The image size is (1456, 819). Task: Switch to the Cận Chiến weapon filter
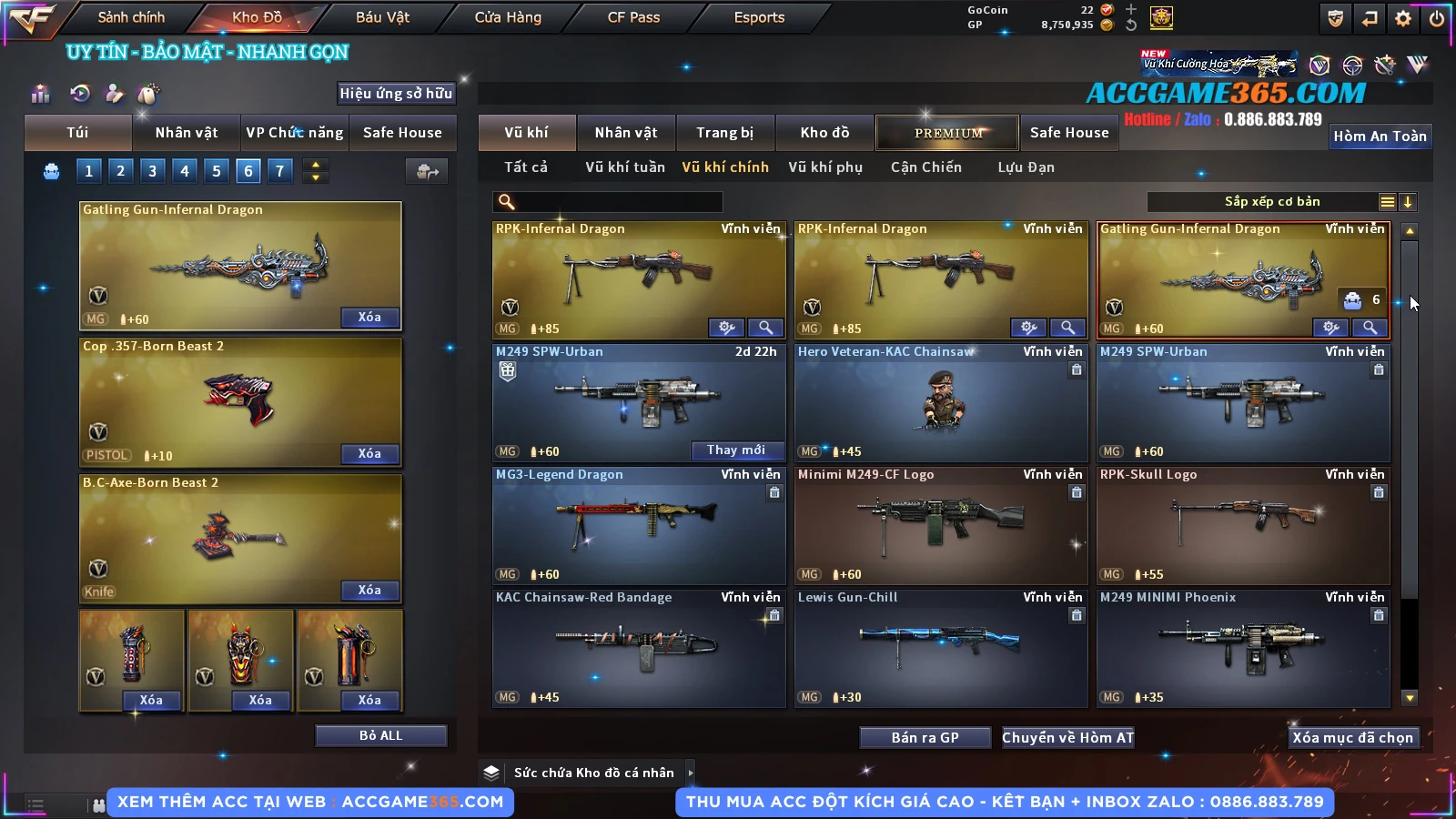[x=925, y=167]
